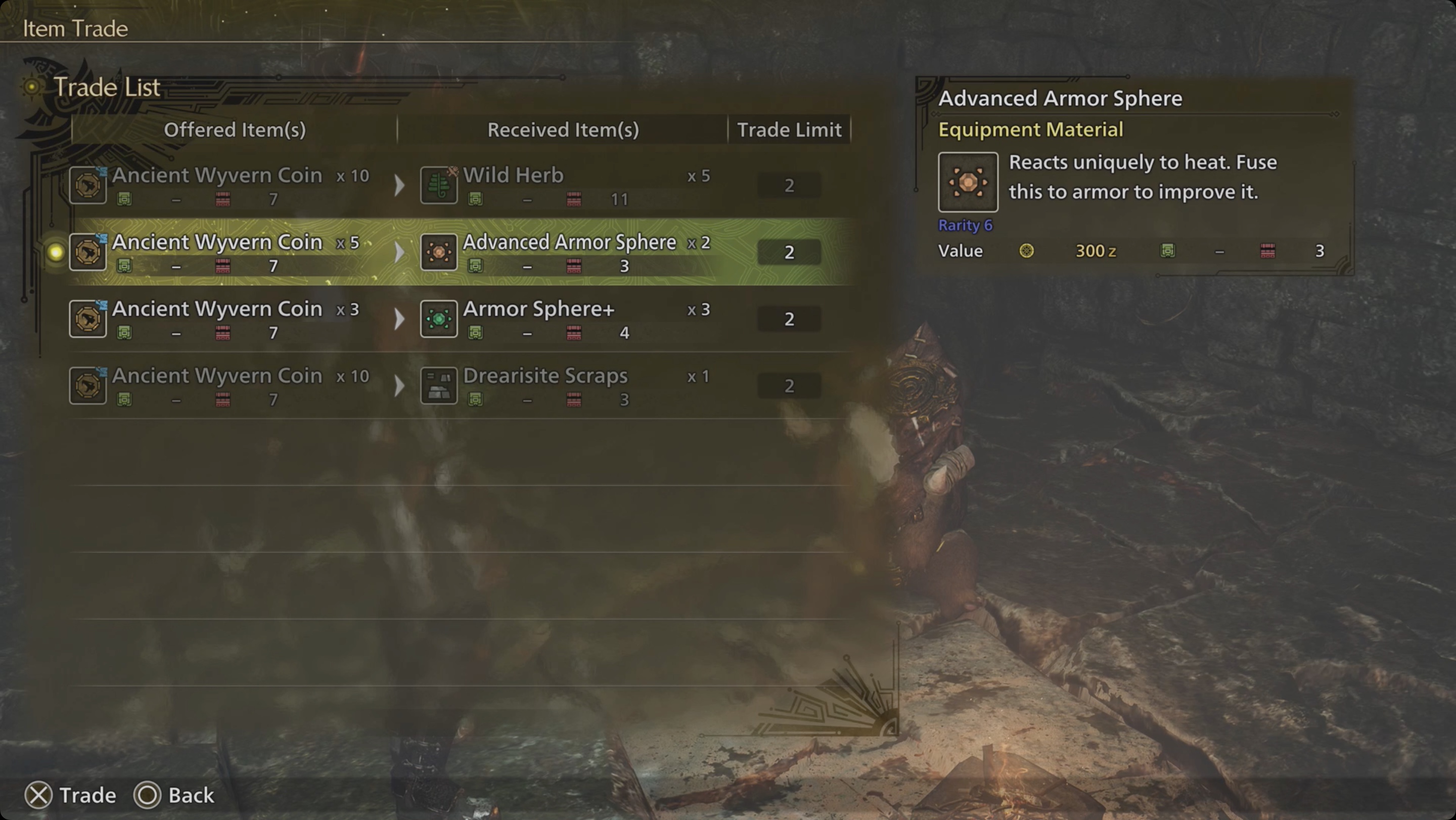Select the Trade Limit column header
The image size is (1456, 820).
[789, 129]
